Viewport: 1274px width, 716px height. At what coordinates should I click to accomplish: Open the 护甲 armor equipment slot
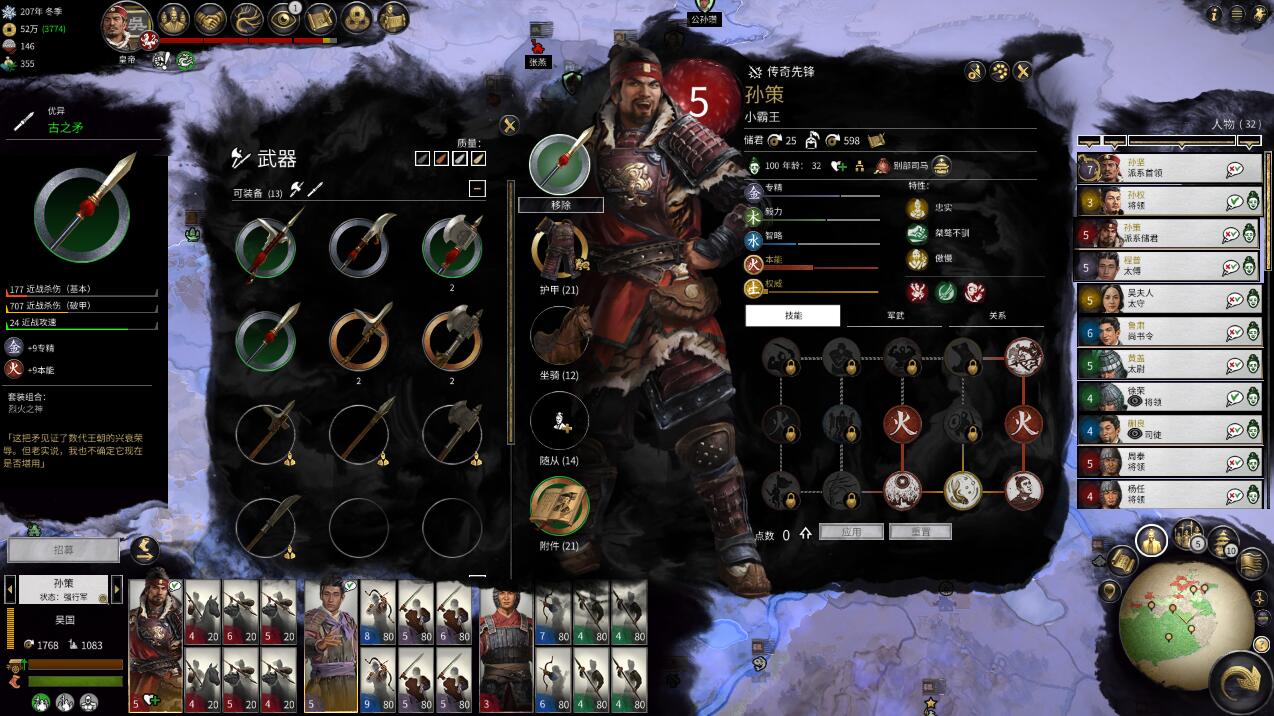tap(559, 248)
